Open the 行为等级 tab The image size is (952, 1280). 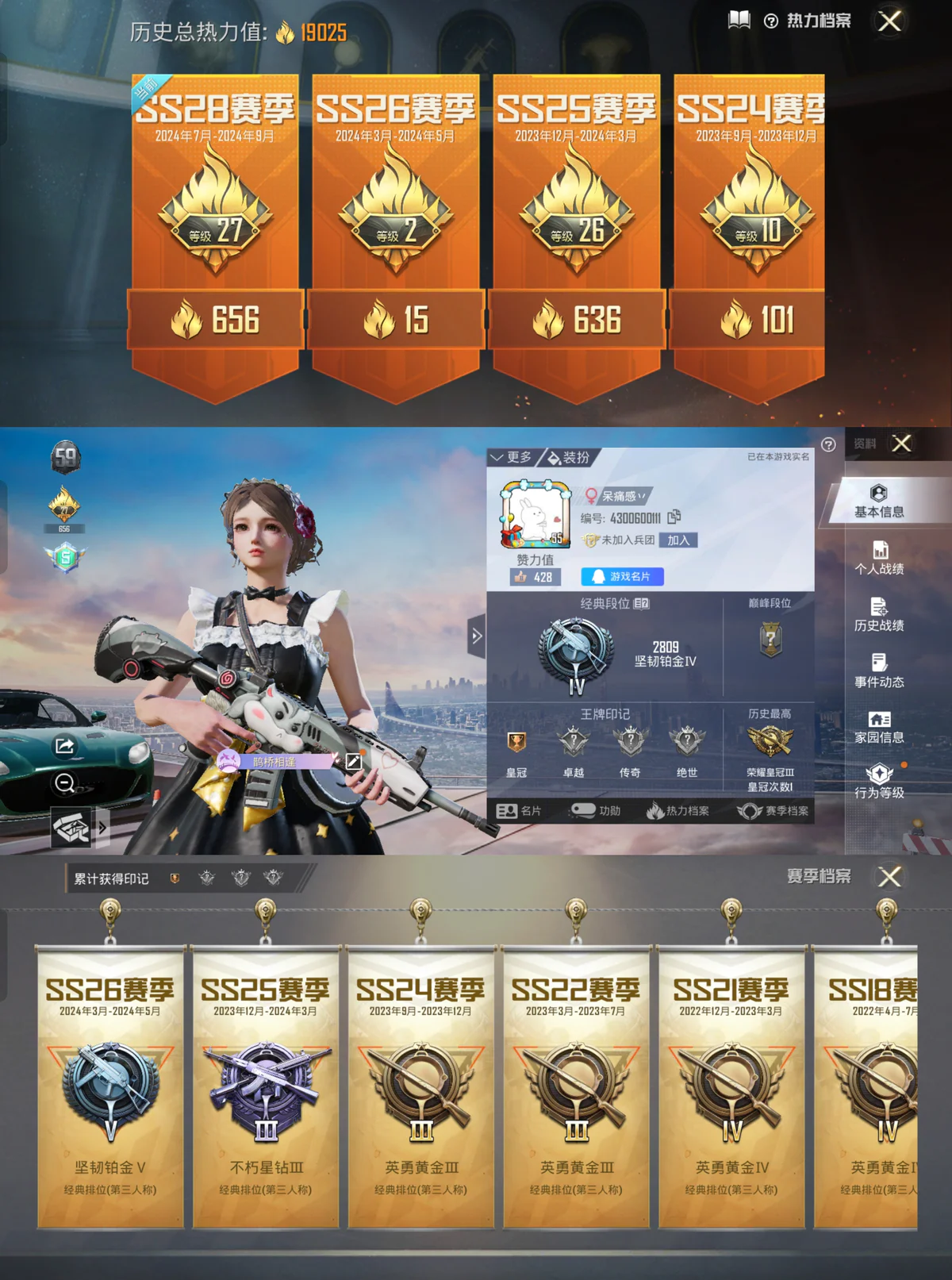coord(879,781)
